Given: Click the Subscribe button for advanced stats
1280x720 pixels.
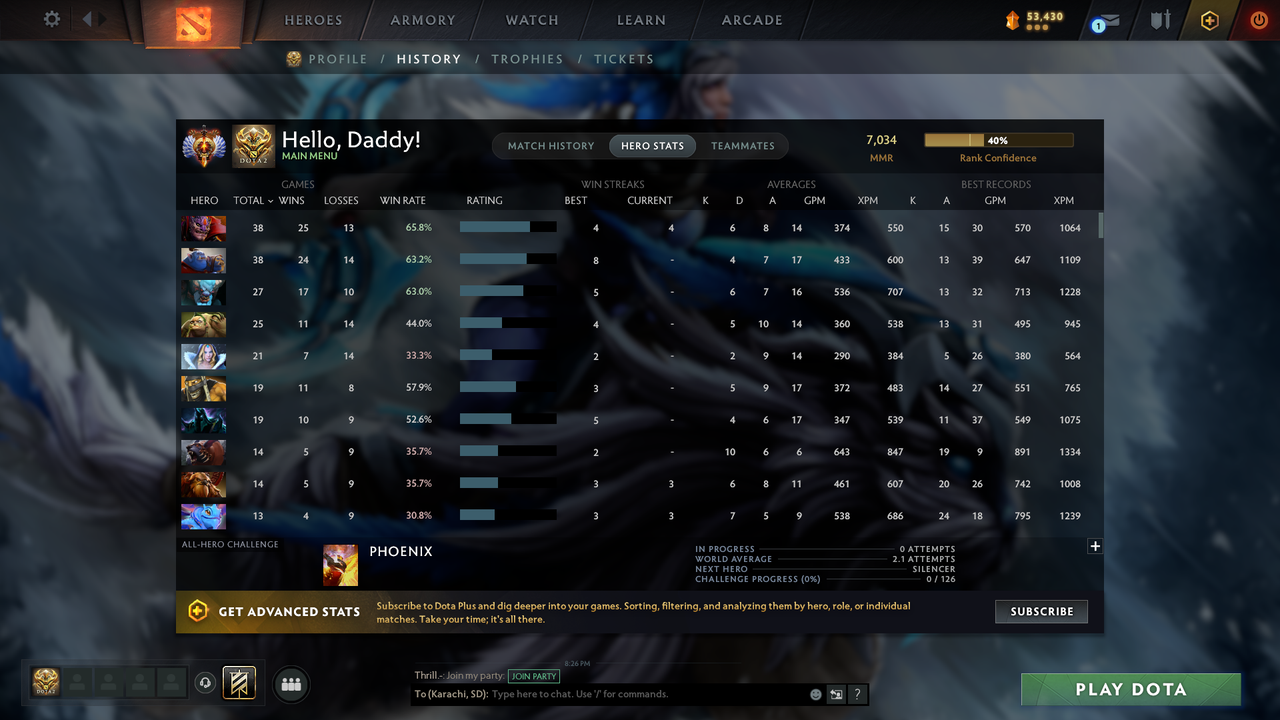Looking at the screenshot, I should (1041, 611).
